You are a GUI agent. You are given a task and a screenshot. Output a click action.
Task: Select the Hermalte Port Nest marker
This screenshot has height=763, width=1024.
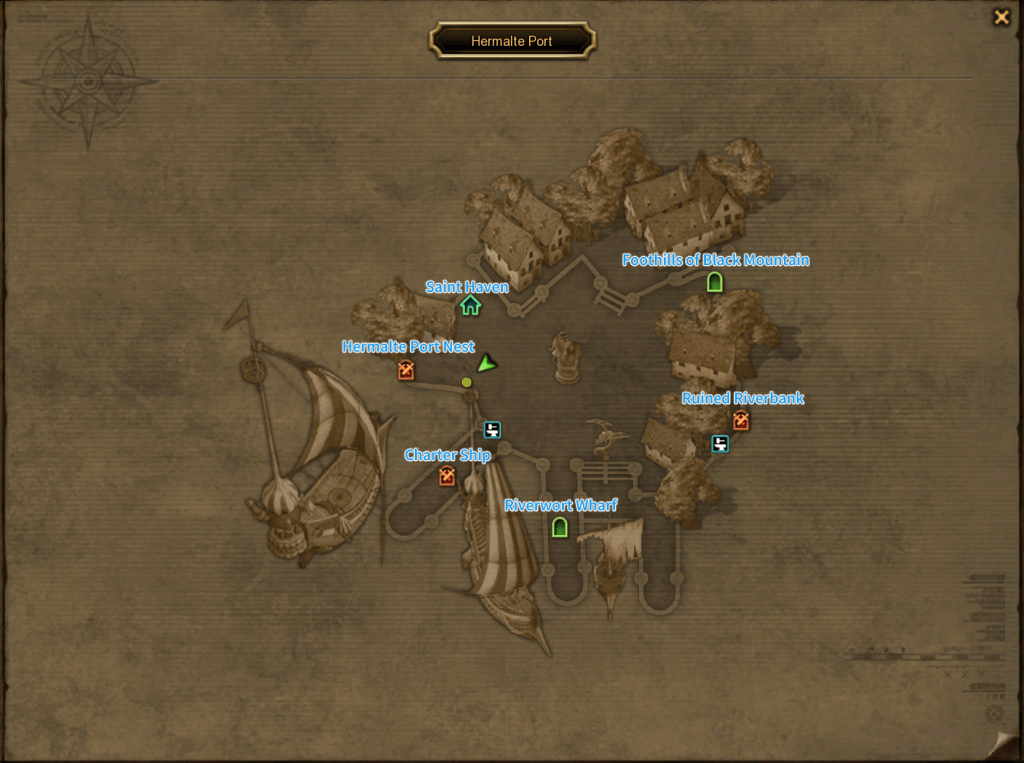(x=406, y=371)
